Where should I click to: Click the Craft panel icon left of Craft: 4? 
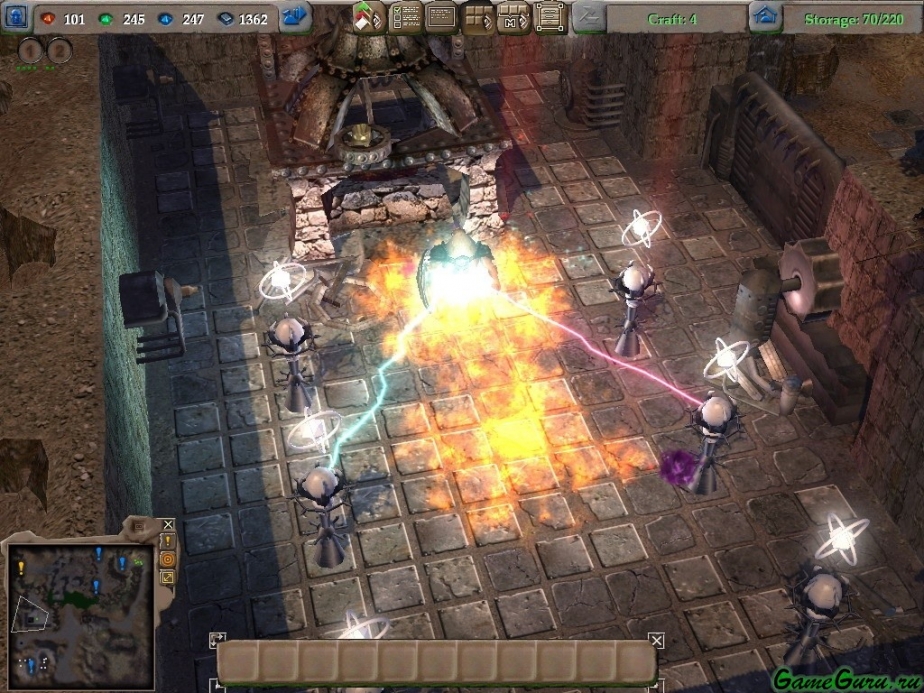coord(590,17)
